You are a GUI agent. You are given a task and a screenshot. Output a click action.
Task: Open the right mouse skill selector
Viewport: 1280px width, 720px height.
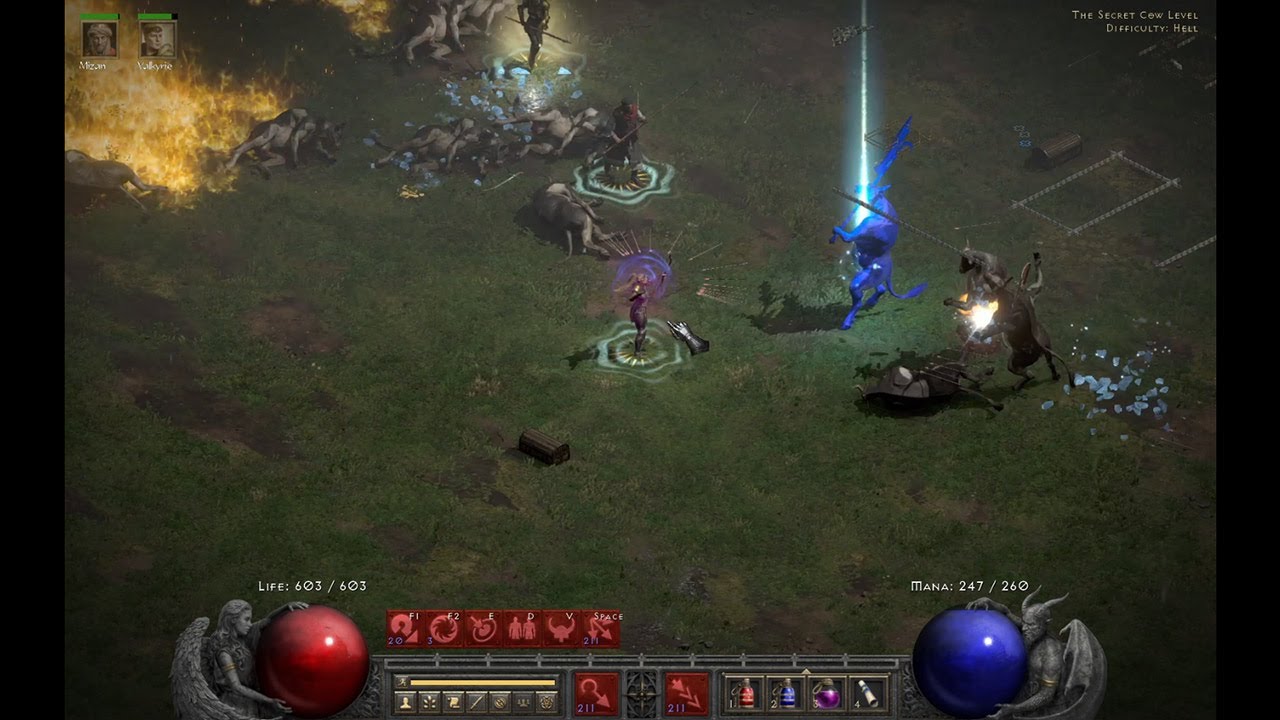point(687,693)
